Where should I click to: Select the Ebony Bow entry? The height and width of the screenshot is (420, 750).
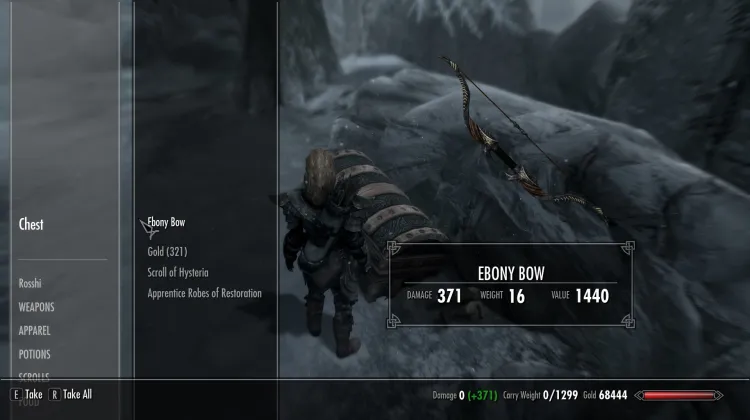pyautogui.click(x=166, y=222)
